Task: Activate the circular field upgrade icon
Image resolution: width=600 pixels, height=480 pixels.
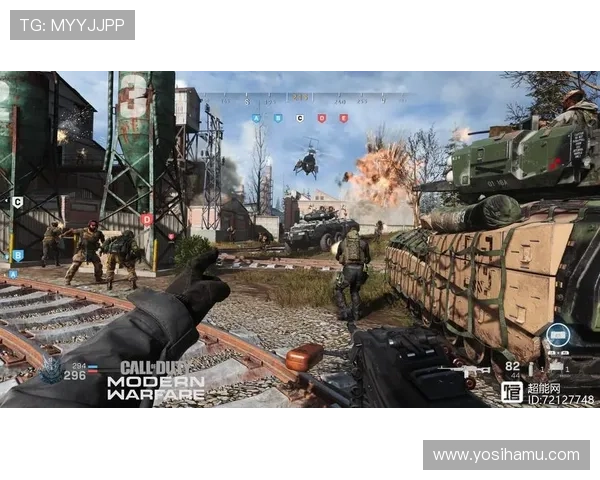Action: click(x=558, y=335)
